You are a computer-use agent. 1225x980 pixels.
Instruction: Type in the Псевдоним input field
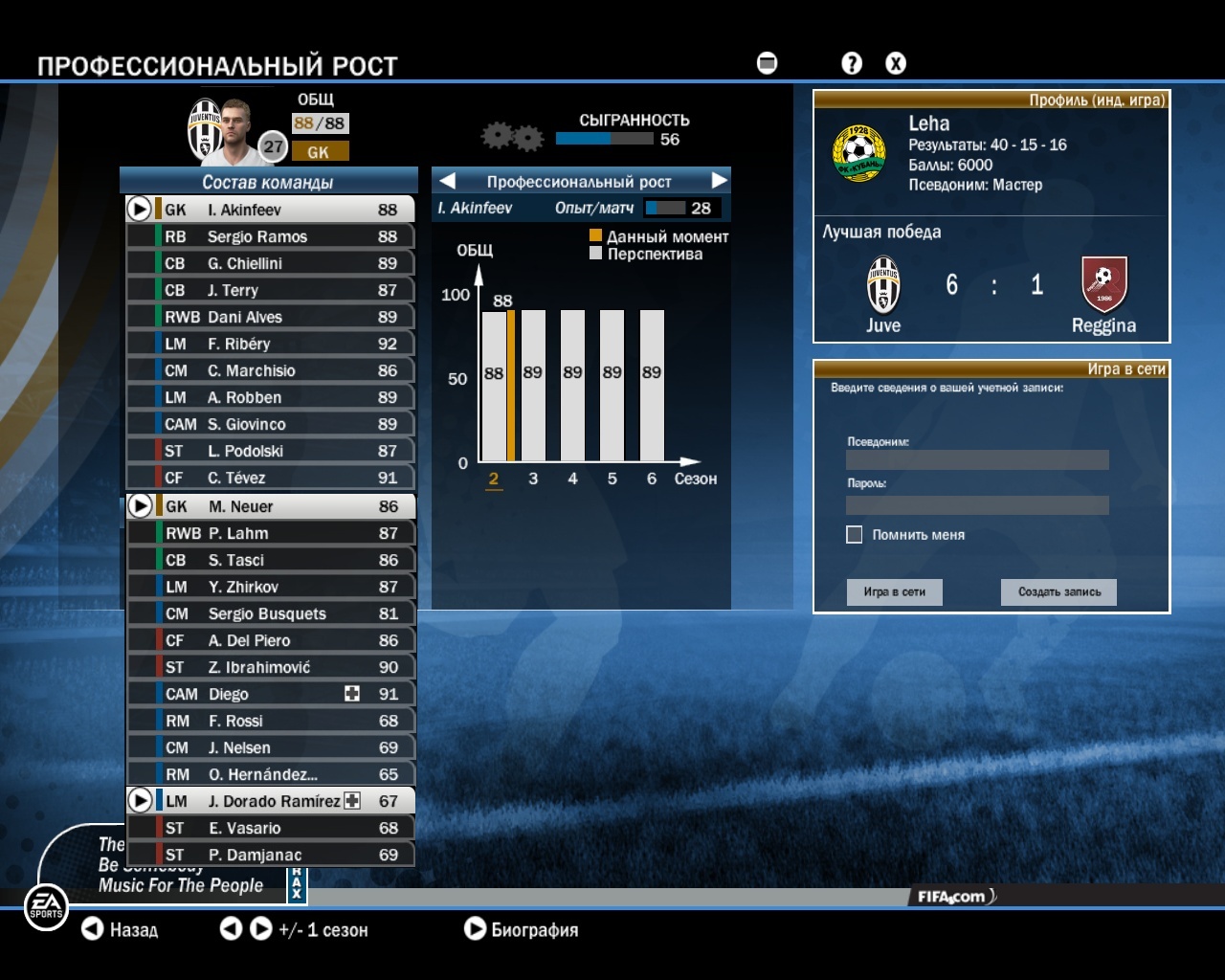(x=977, y=460)
